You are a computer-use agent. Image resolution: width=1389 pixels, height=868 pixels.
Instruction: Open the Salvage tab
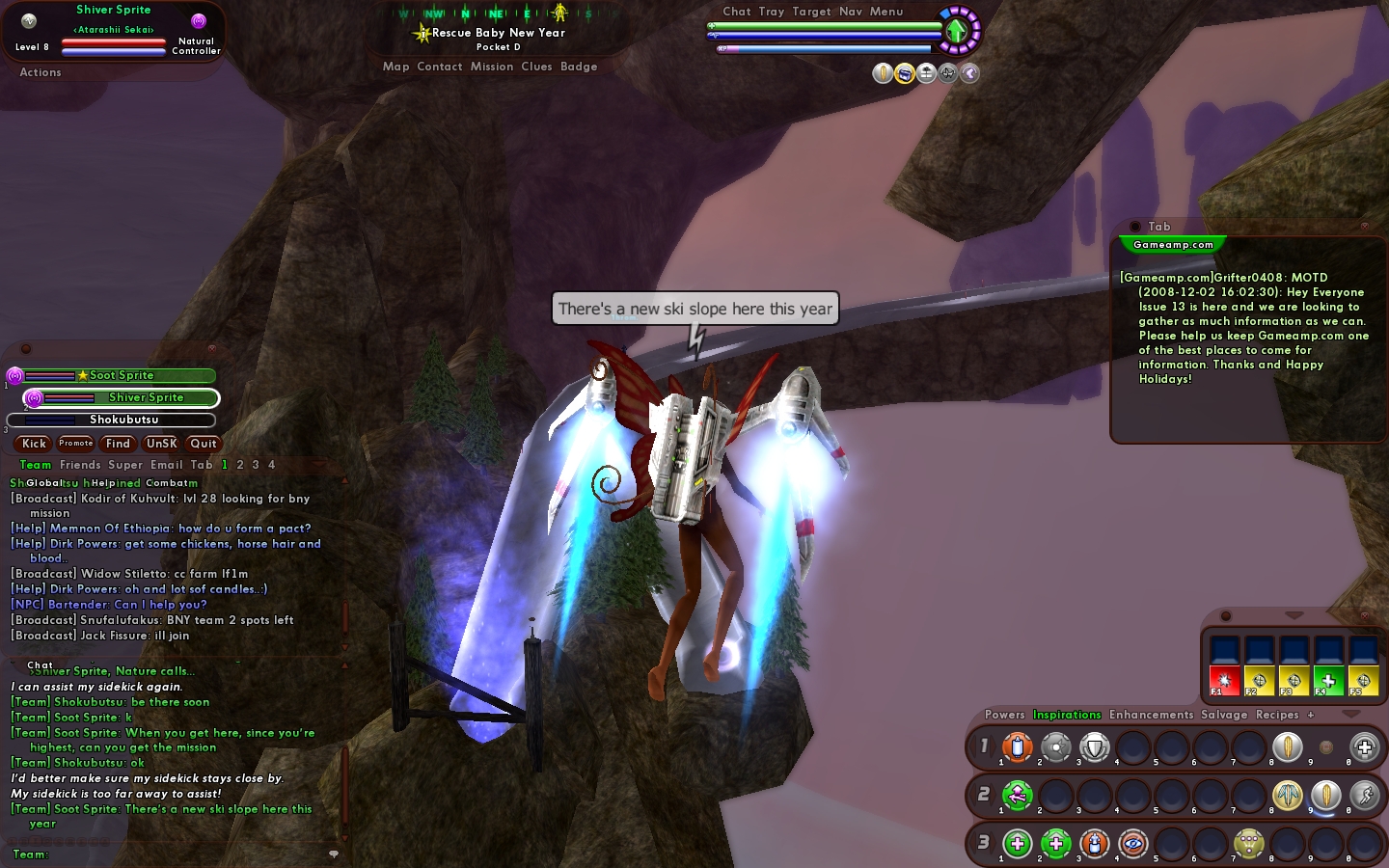pos(1224,715)
